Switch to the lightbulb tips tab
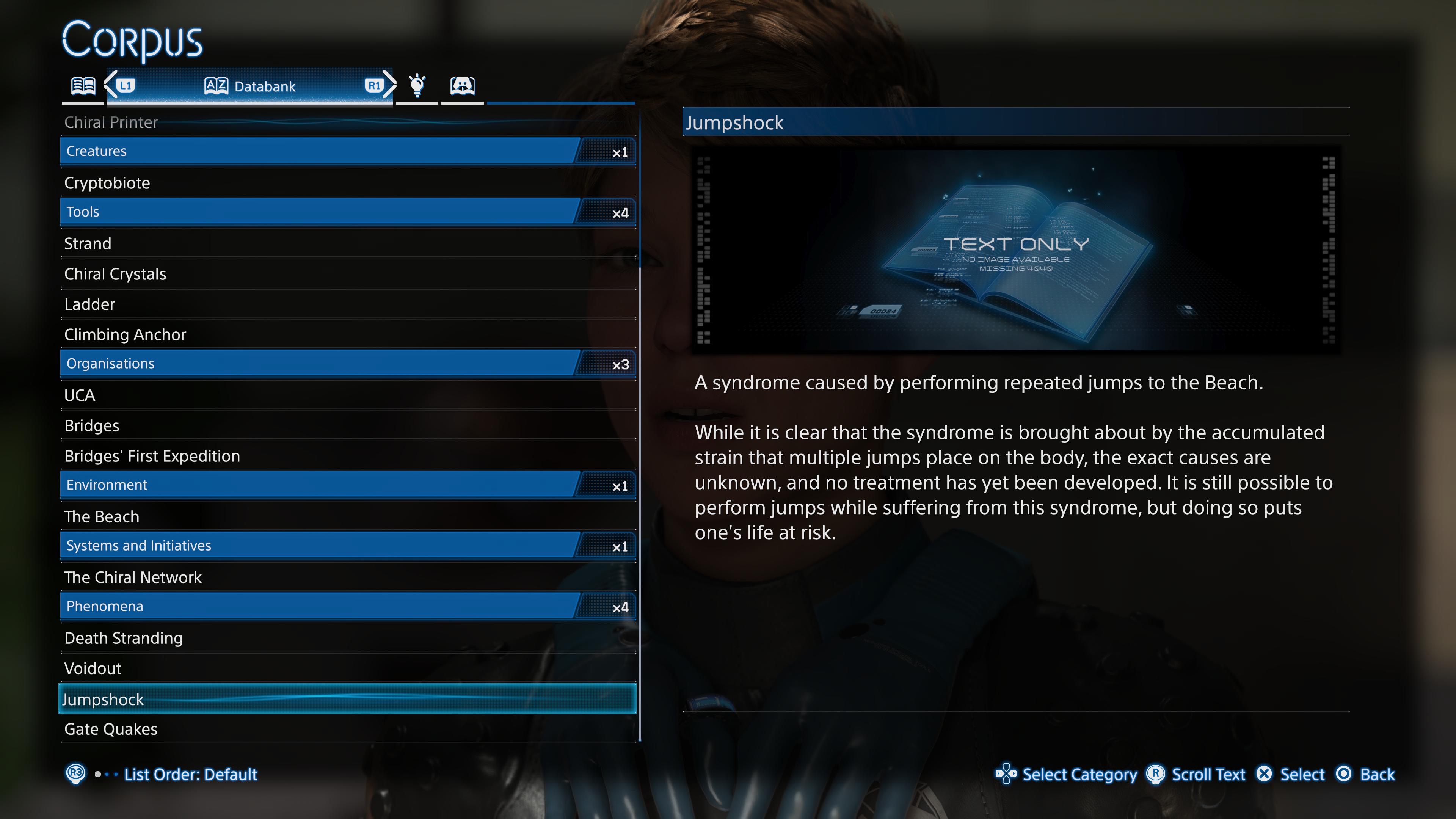Screen dimensions: 1456x819 [417, 86]
